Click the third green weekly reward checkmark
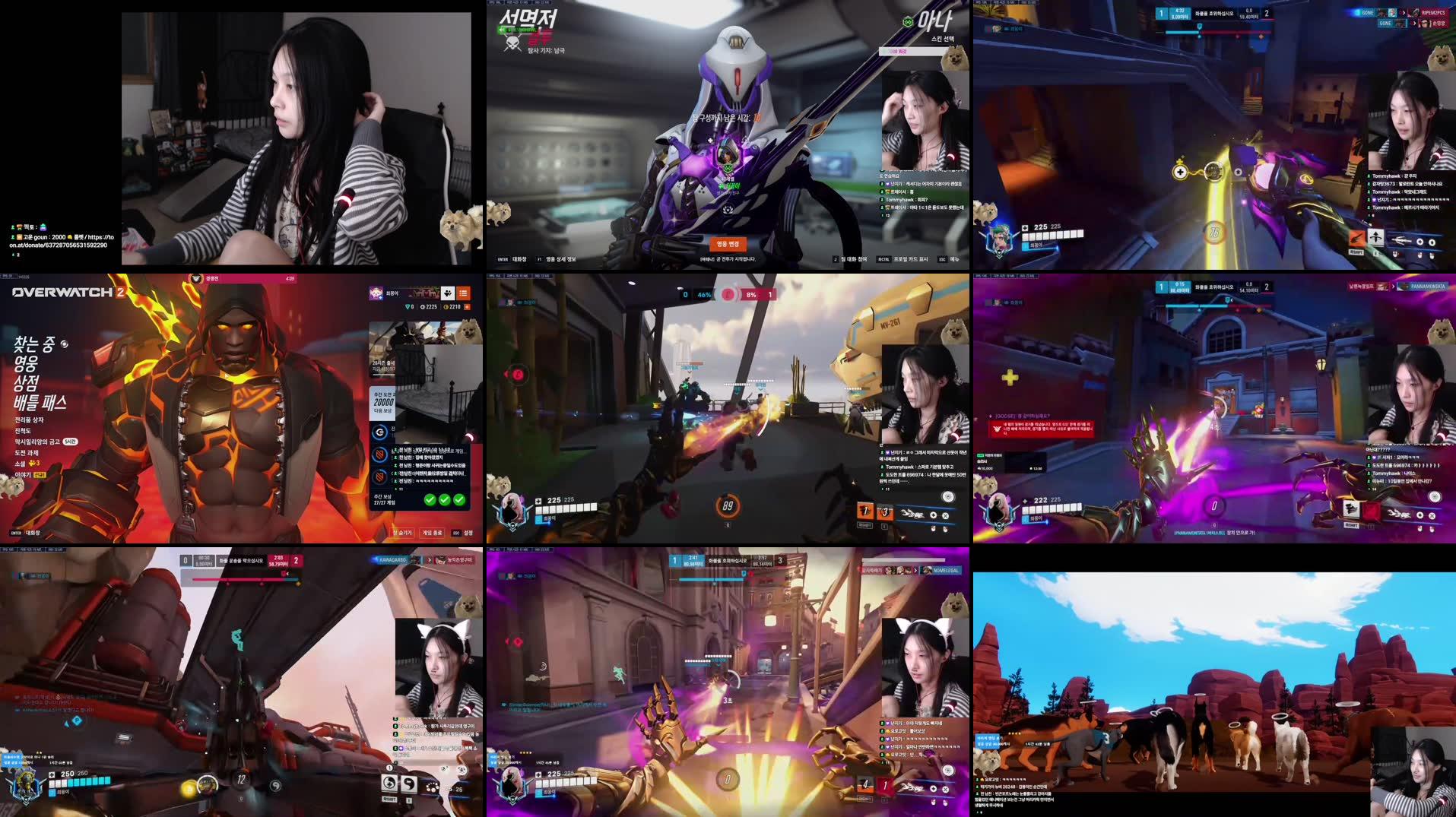The image size is (1456, 817). pos(458,499)
